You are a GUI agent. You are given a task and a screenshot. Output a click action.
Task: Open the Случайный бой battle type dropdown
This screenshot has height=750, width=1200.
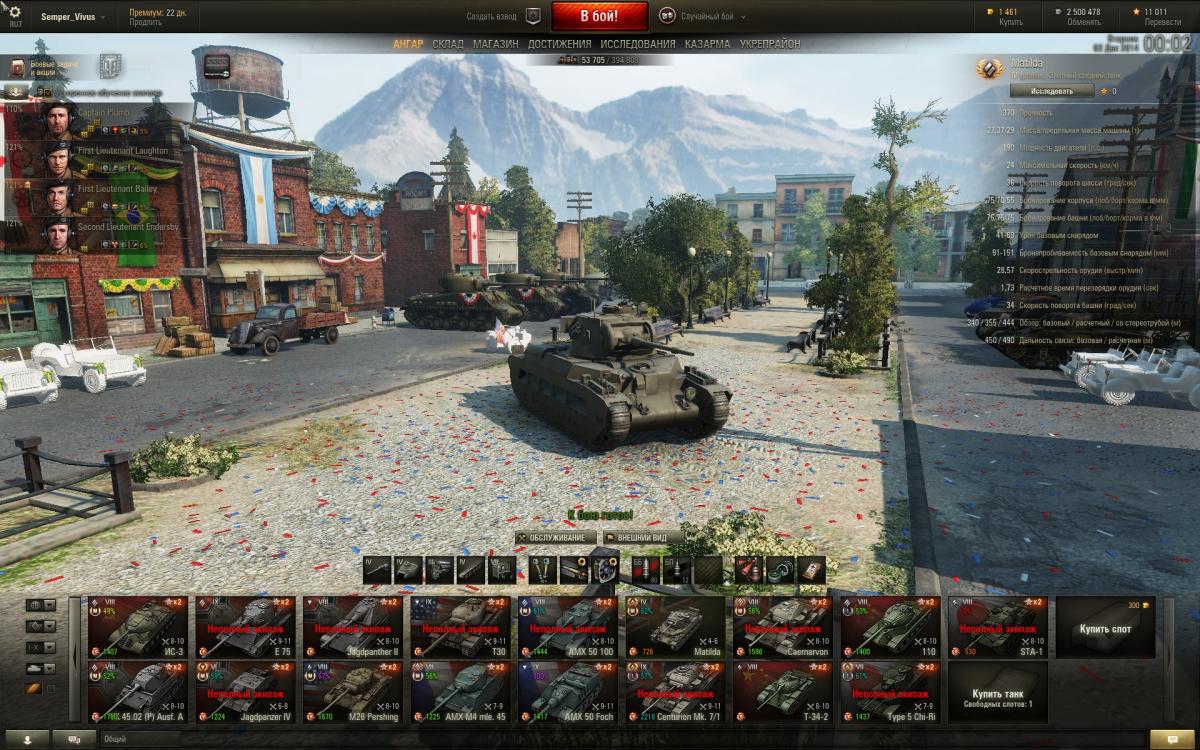point(700,16)
